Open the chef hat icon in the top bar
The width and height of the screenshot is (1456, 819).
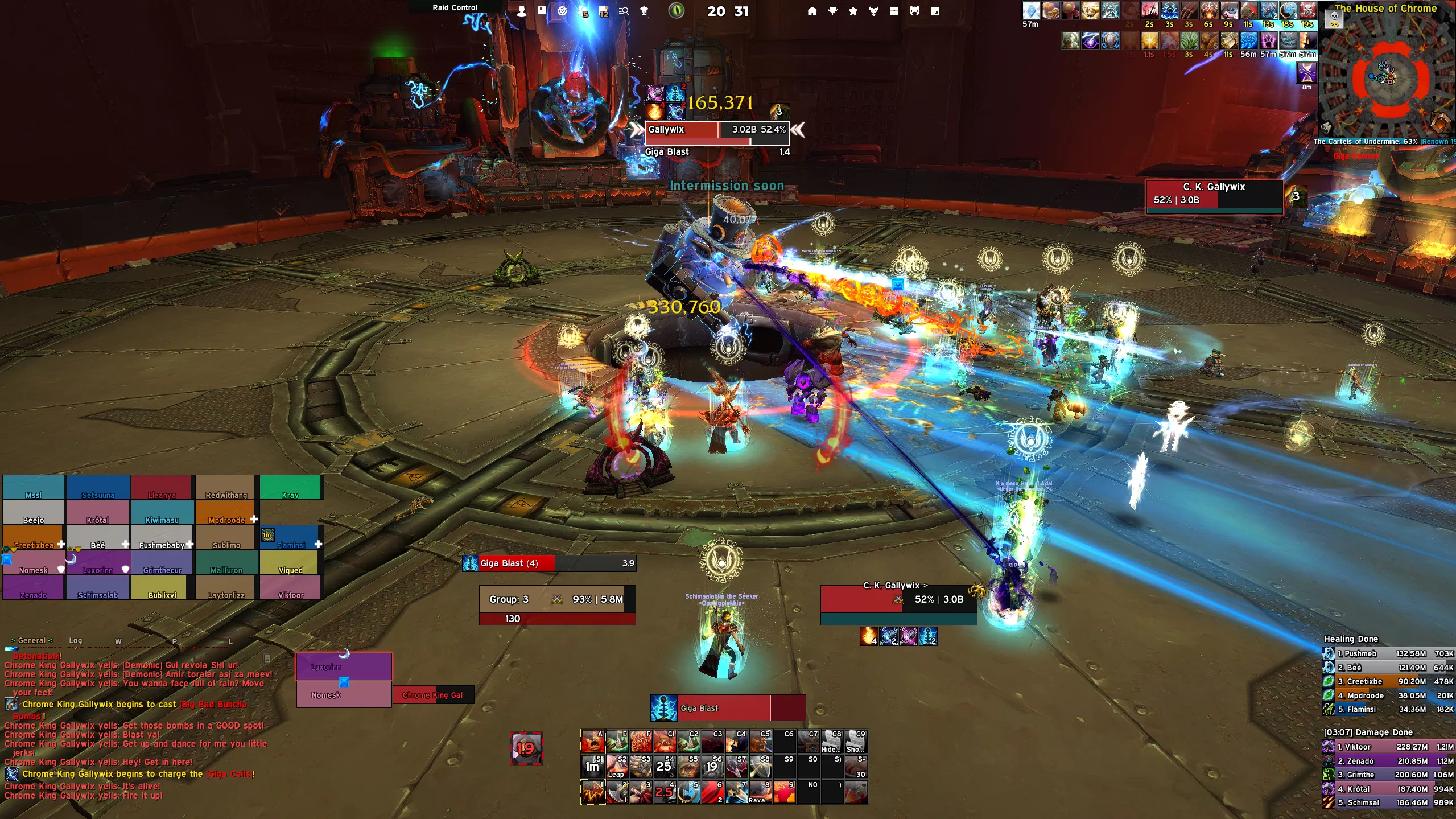pyautogui.click(x=644, y=11)
